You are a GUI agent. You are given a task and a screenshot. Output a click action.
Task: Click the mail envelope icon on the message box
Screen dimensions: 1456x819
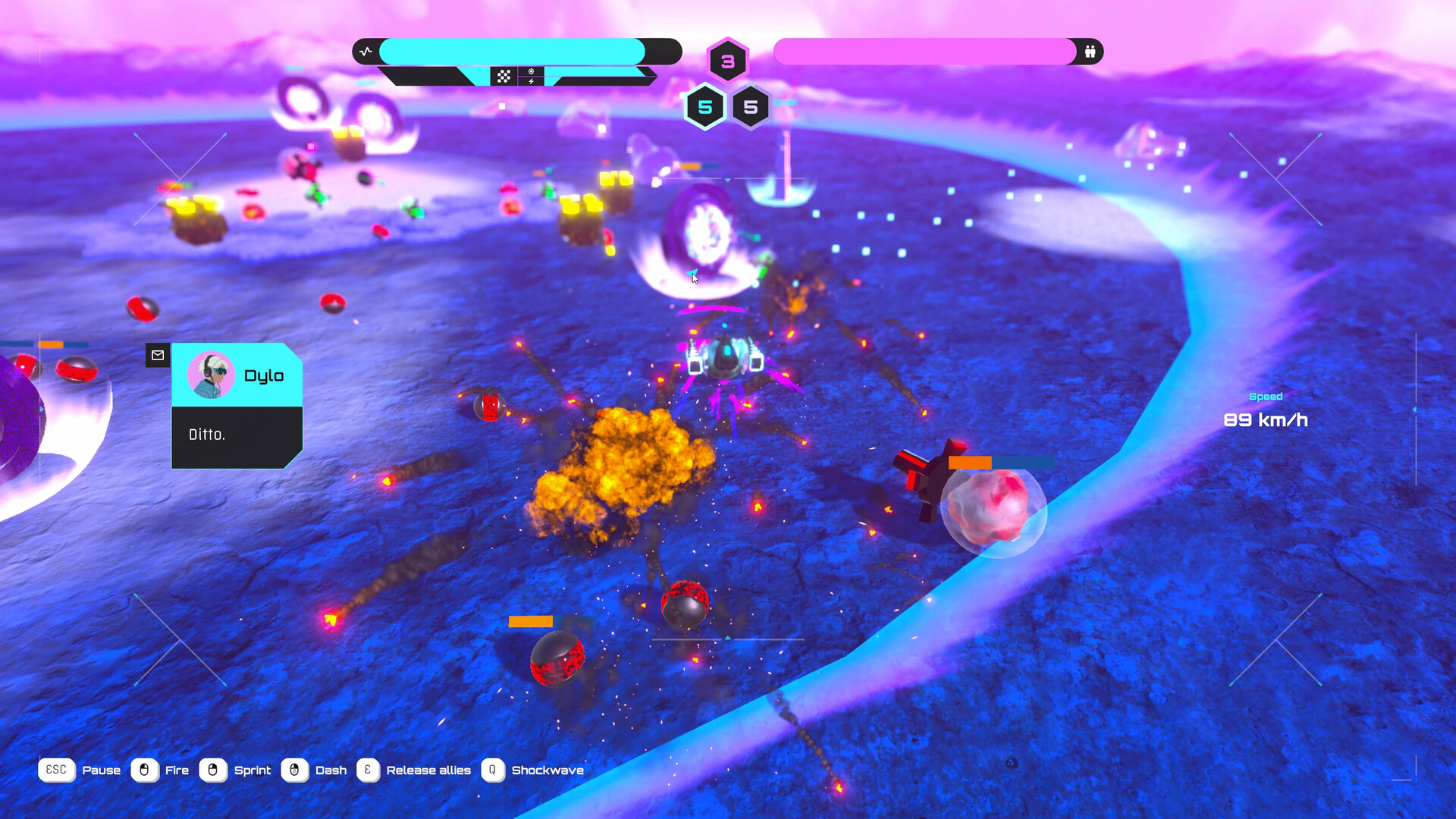coord(158,355)
